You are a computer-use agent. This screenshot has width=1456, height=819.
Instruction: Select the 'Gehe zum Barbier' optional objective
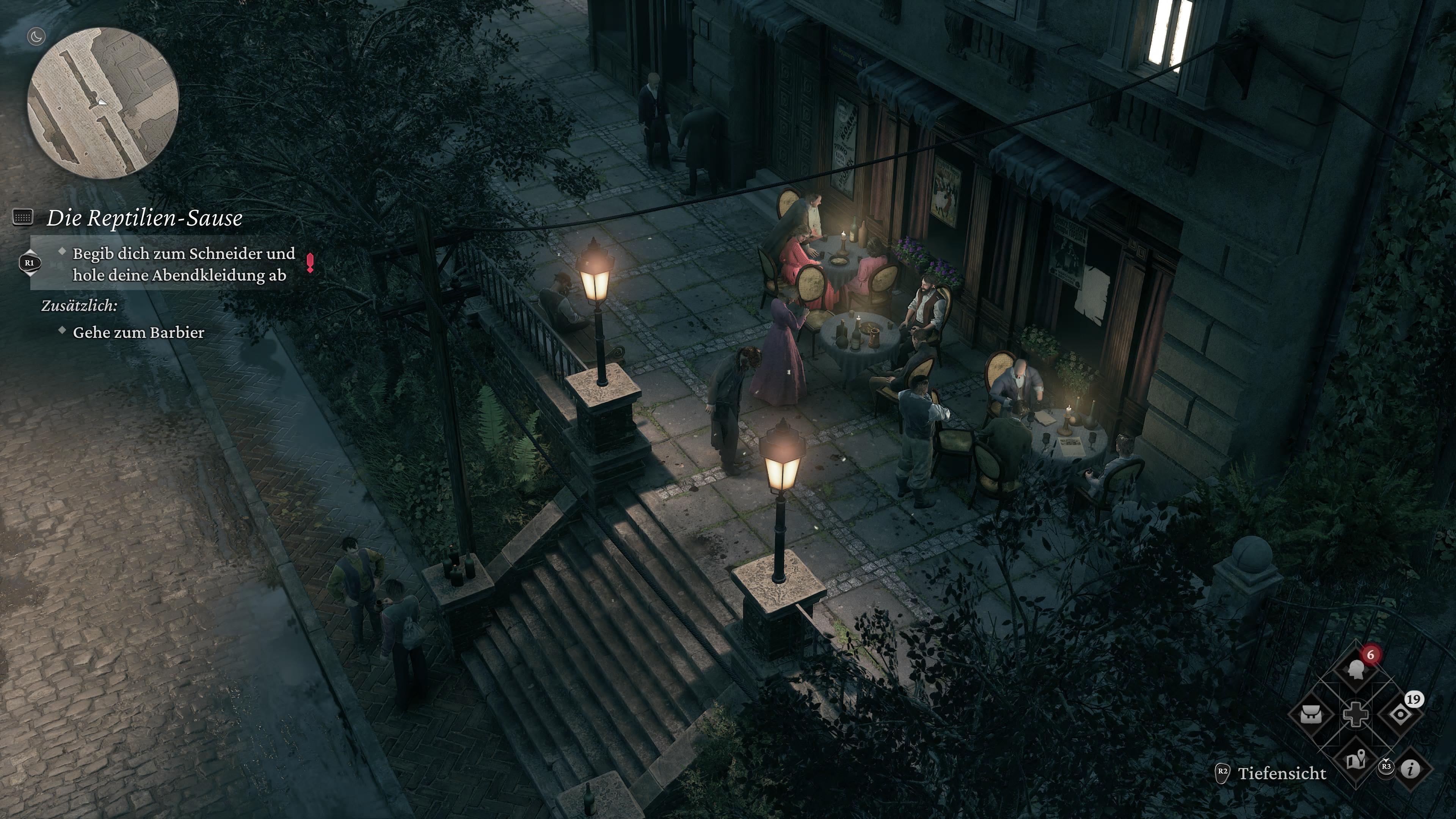point(138,333)
